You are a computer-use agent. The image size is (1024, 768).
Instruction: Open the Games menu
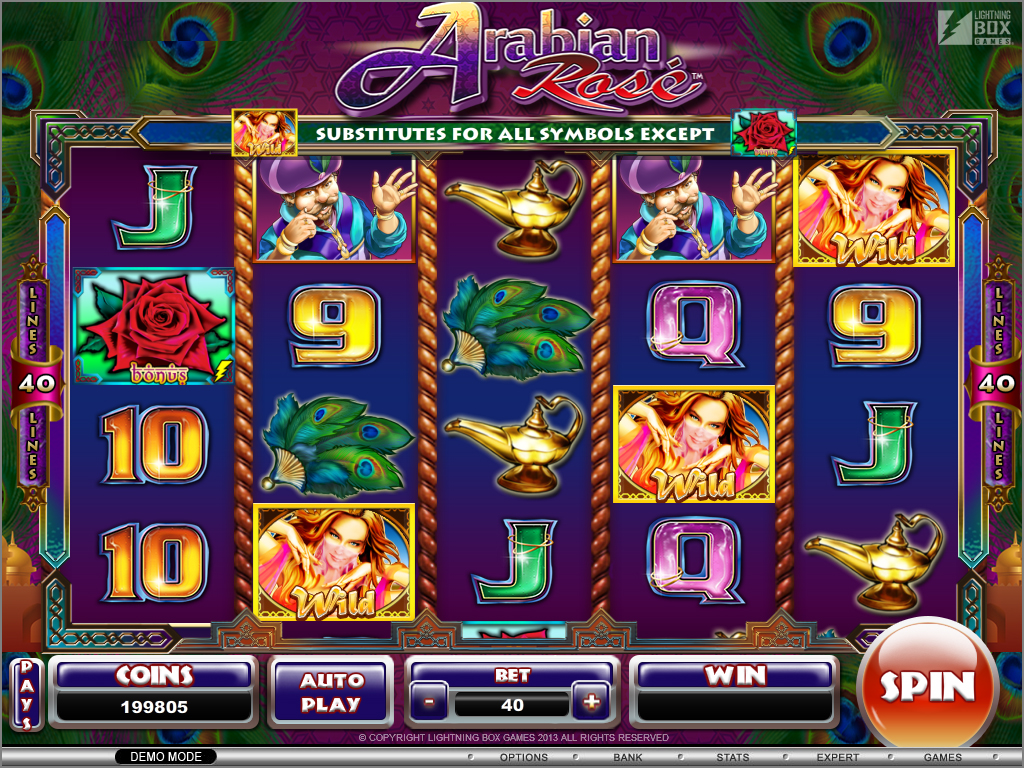(x=942, y=757)
